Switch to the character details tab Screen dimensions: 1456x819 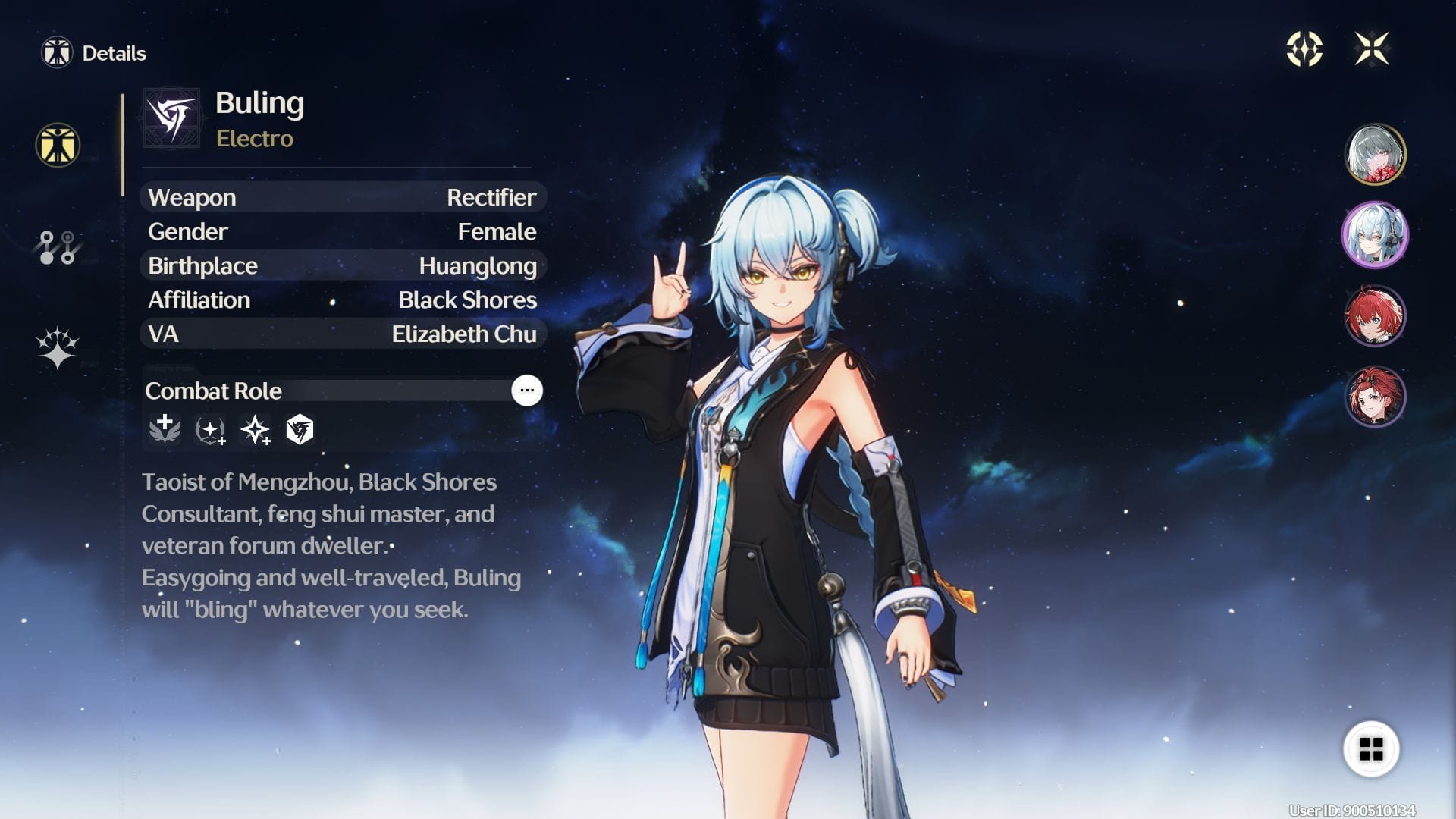[x=58, y=145]
